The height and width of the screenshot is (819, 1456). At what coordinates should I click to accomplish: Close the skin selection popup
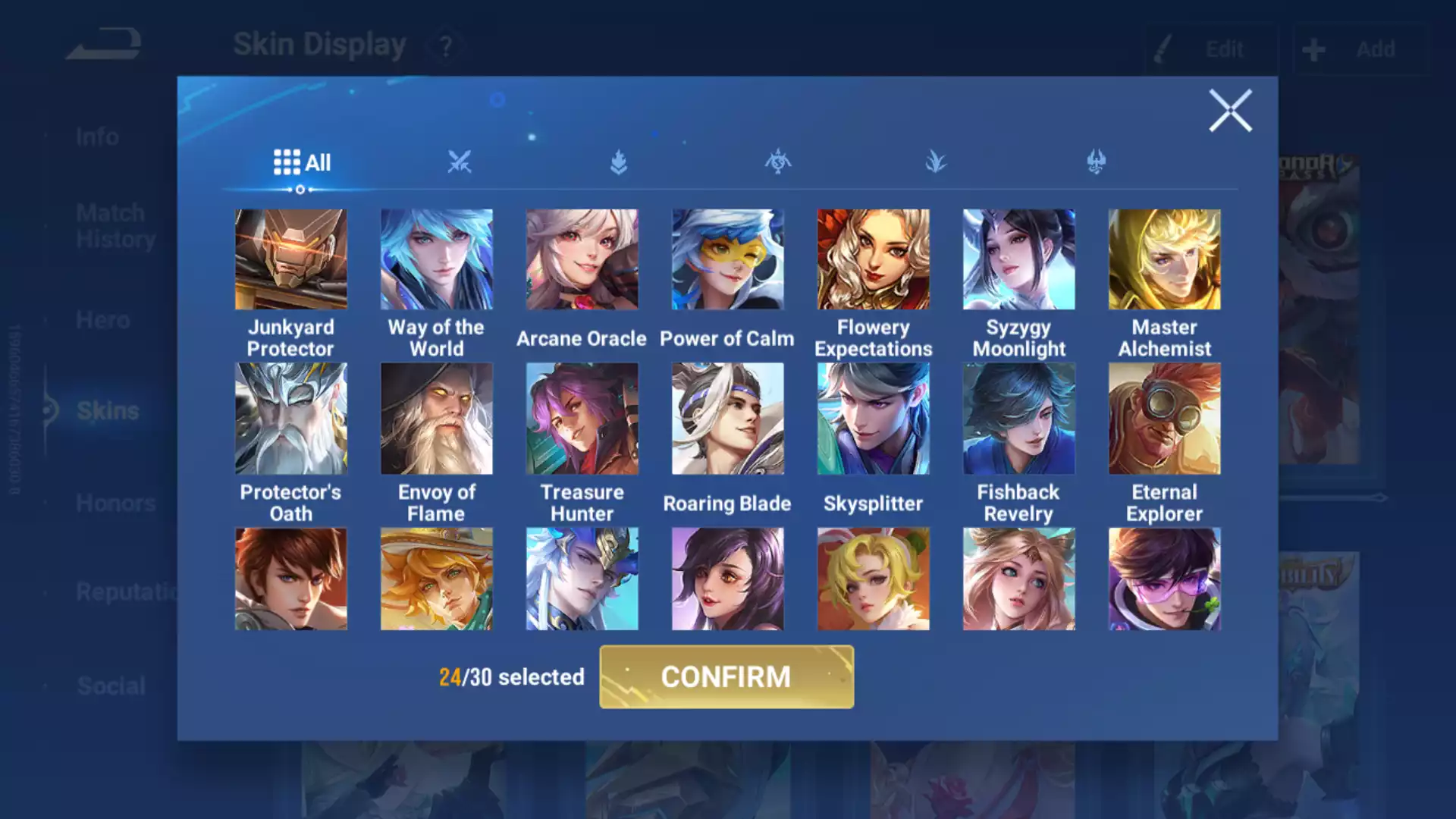click(x=1229, y=111)
